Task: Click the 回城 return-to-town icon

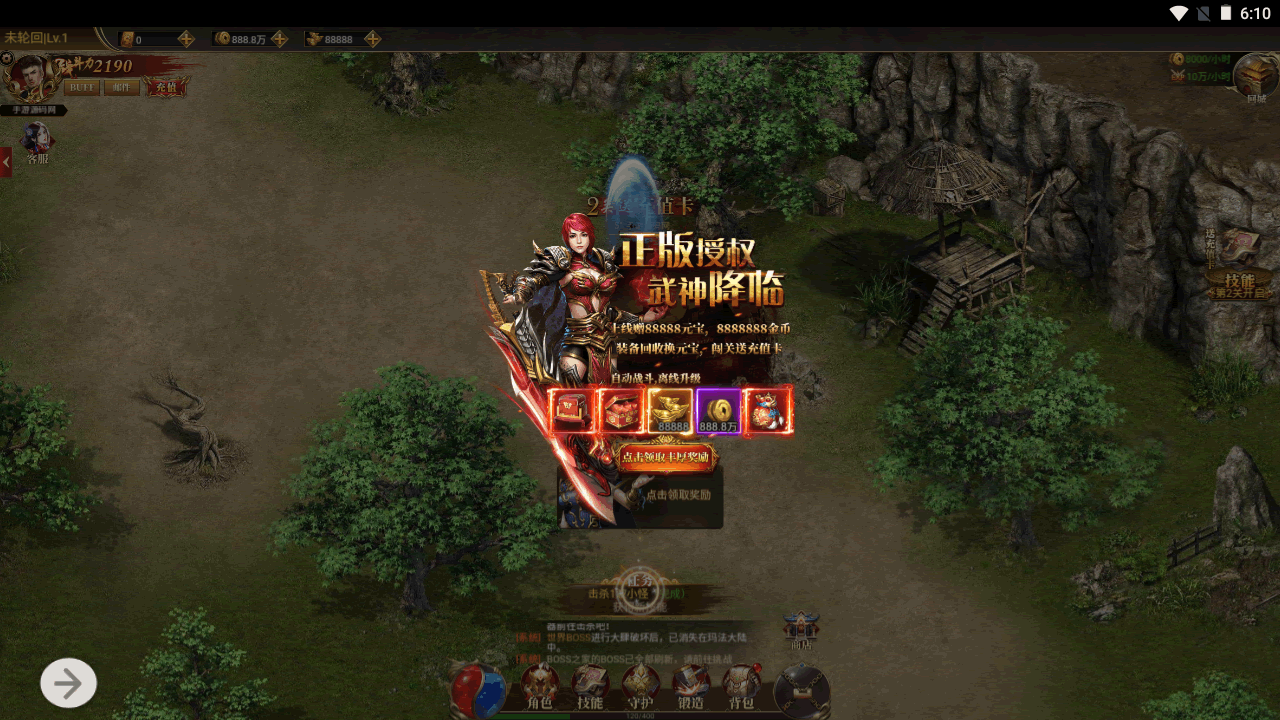Action: [1255, 77]
